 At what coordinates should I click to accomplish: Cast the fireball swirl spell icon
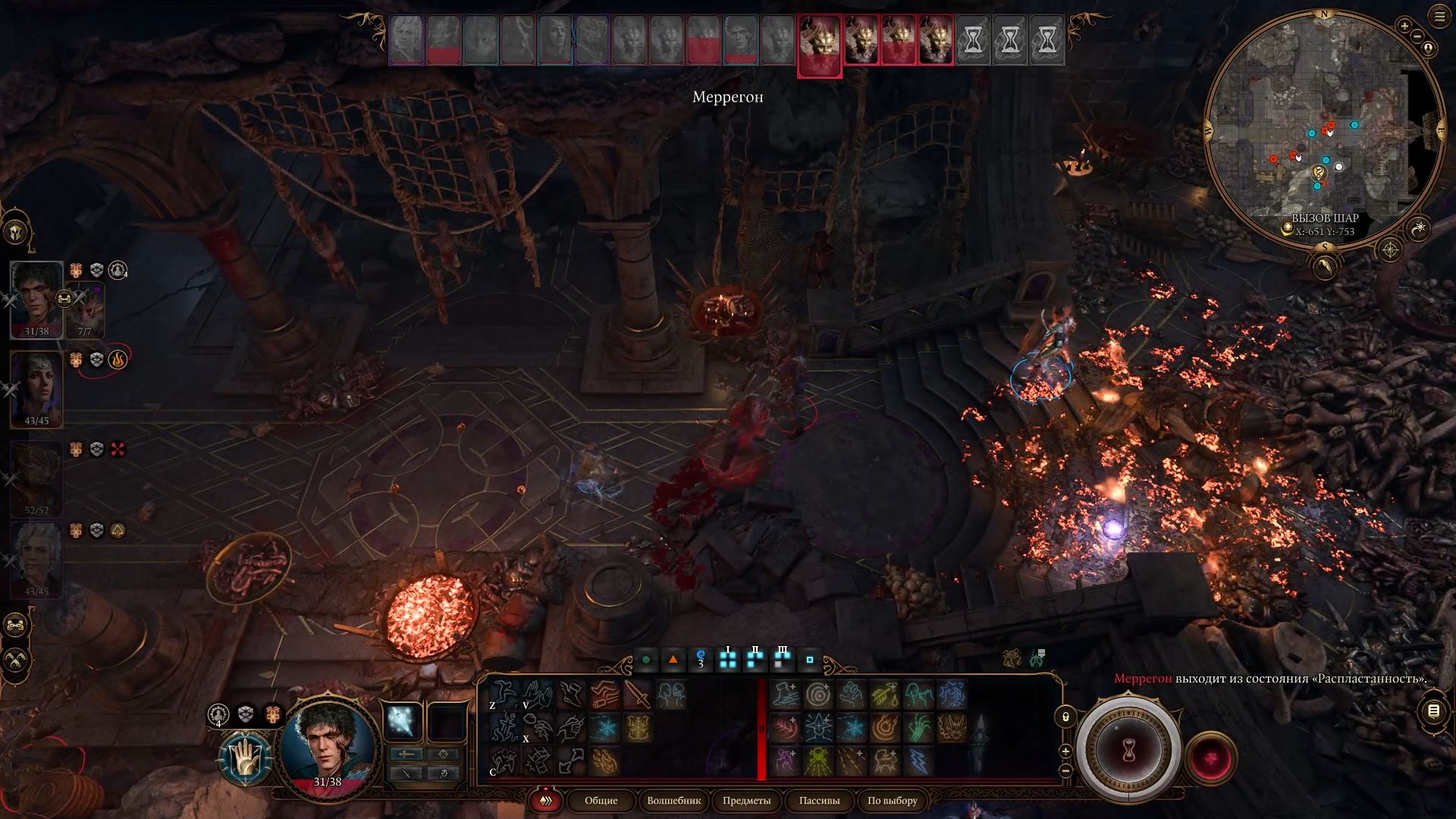point(884,728)
